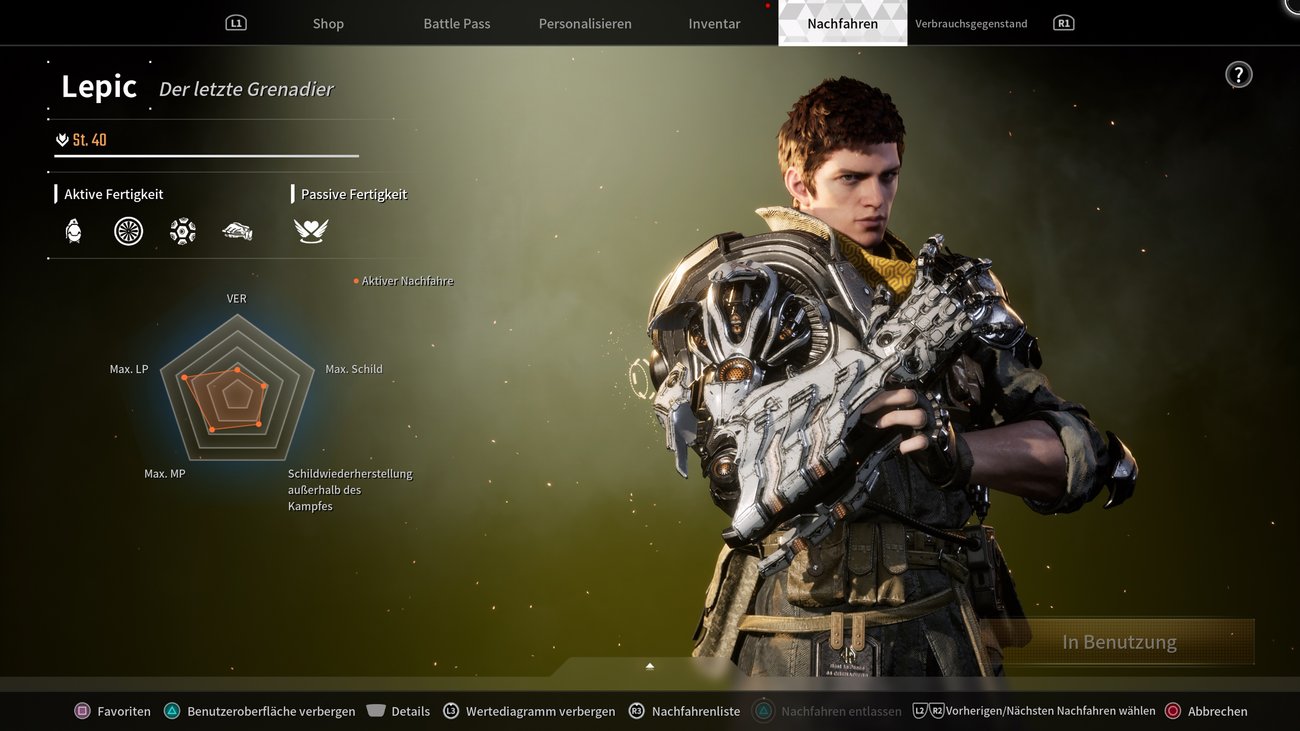
Task: Open the Battle Pass menu
Action: [456, 22]
